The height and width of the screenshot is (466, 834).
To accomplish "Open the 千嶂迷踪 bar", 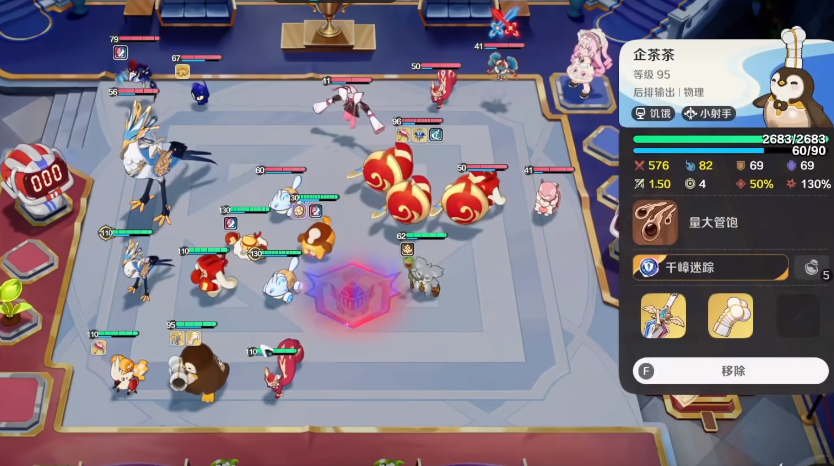I will point(711,268).
